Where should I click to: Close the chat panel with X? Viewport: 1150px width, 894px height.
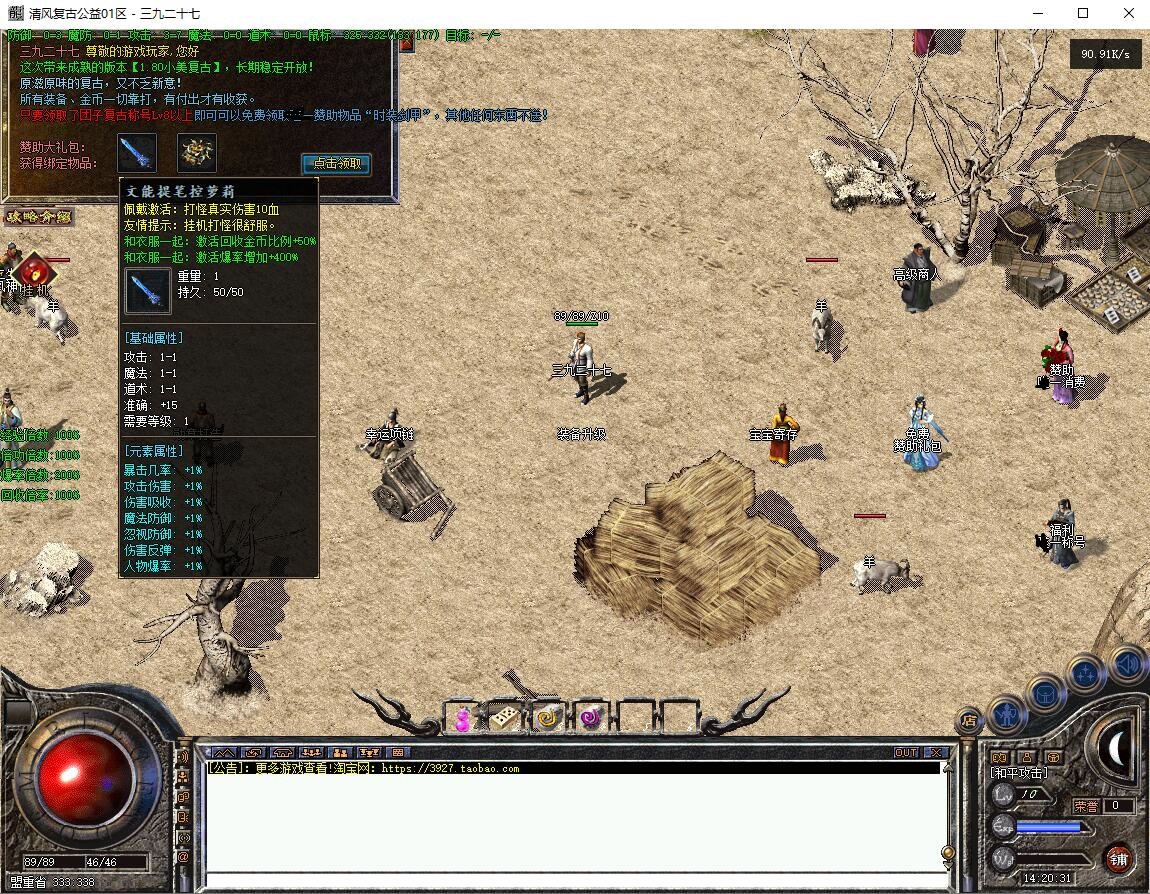tap(935, 753)
